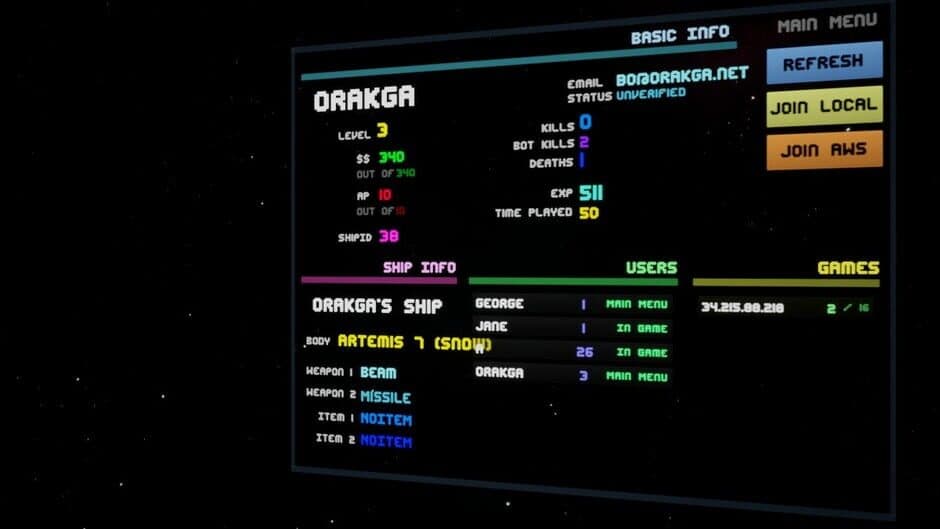Select the 34.215.88.218 game server
940x529 pixels.
pyautogui.click(x=782, y=308)
